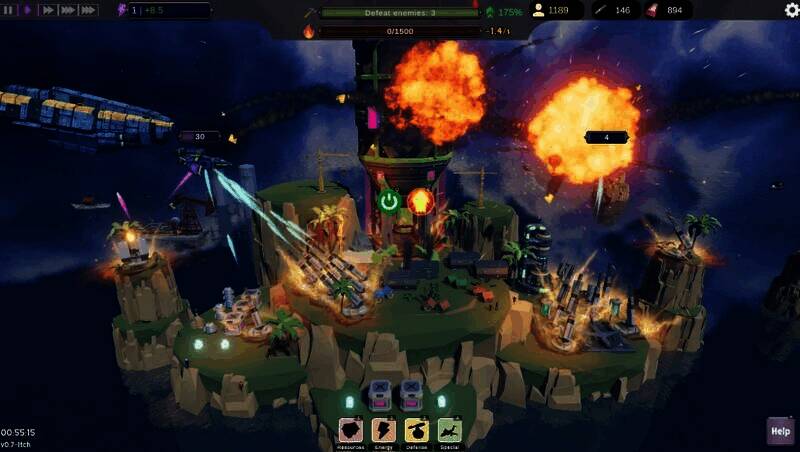Activate the orange rocket launch button
Screen dimensions: 800x452
pyautogui.click(x=419, y=201)
